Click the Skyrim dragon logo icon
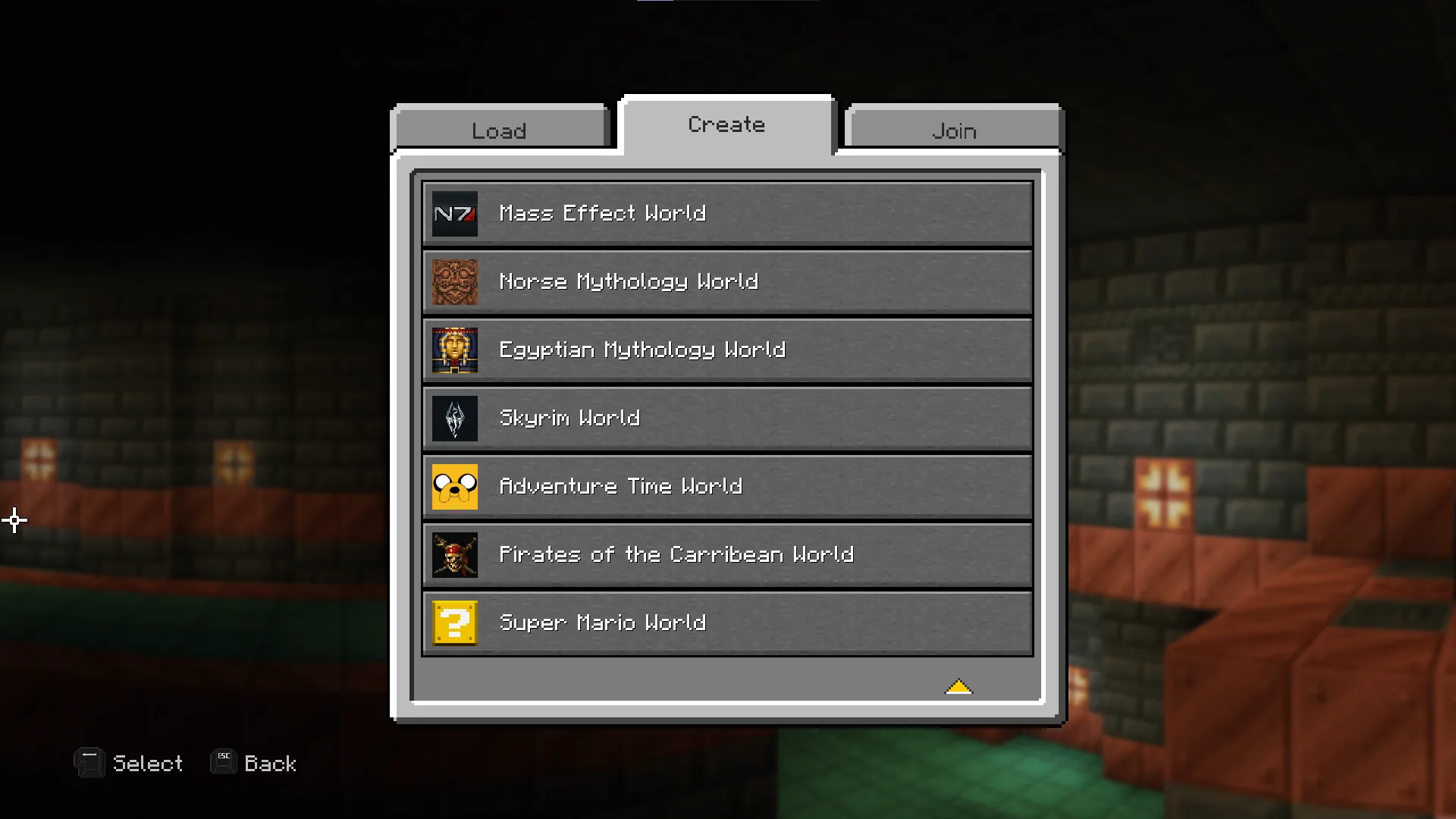 454,418
